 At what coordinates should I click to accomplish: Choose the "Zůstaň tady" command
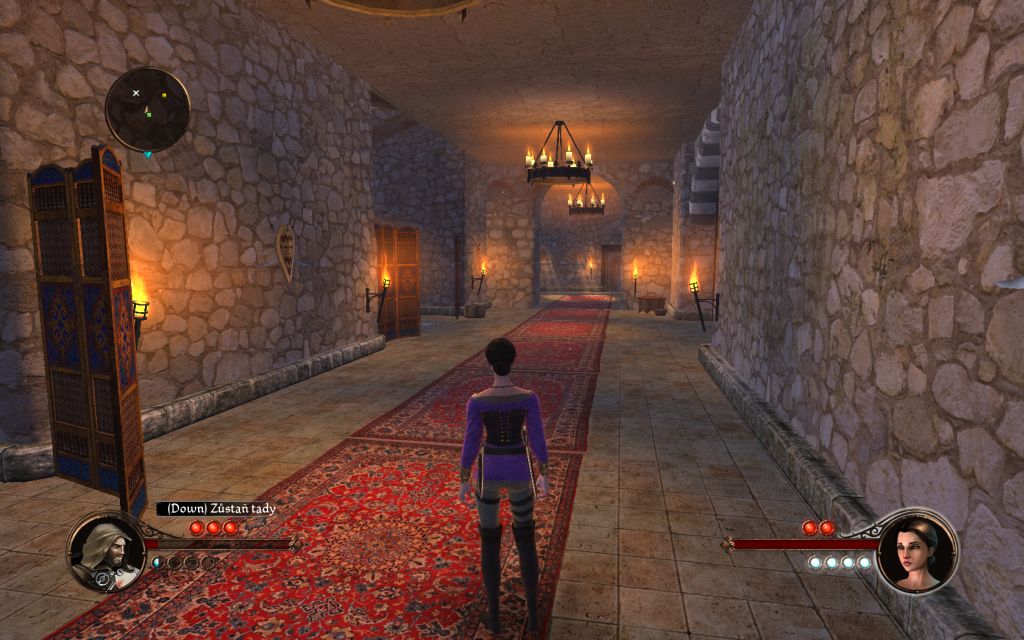216,509
